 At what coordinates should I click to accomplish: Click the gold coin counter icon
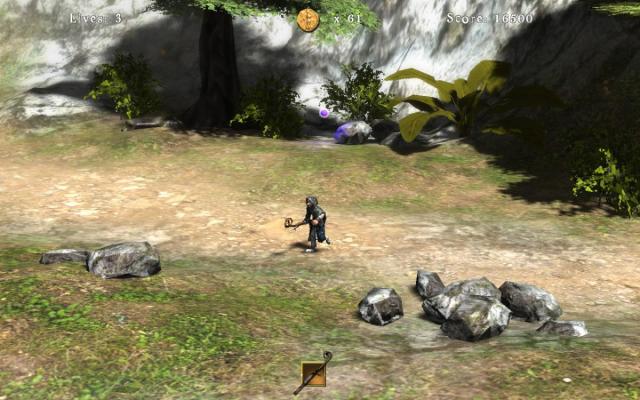(x=308, y=19)
